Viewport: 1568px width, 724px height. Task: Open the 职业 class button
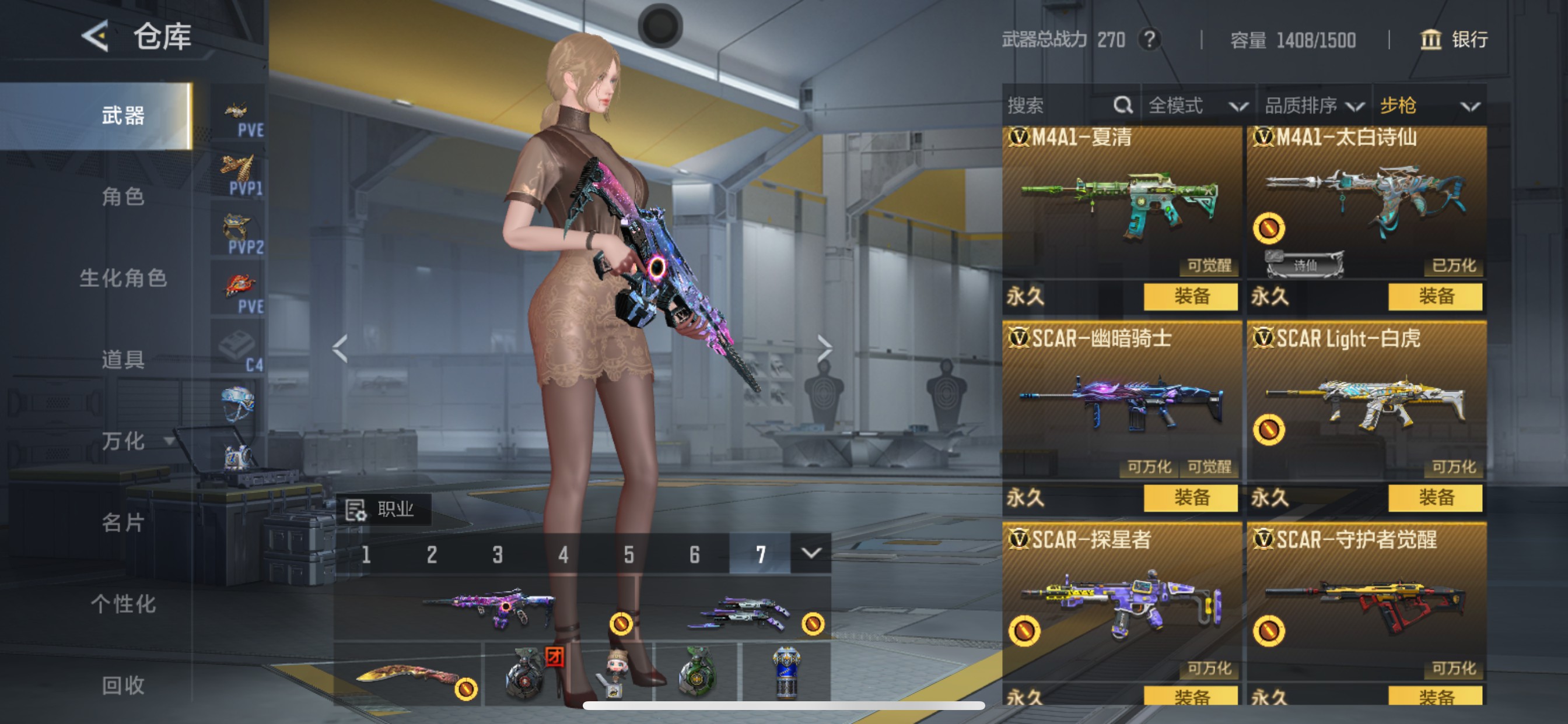tap(384, 509)
